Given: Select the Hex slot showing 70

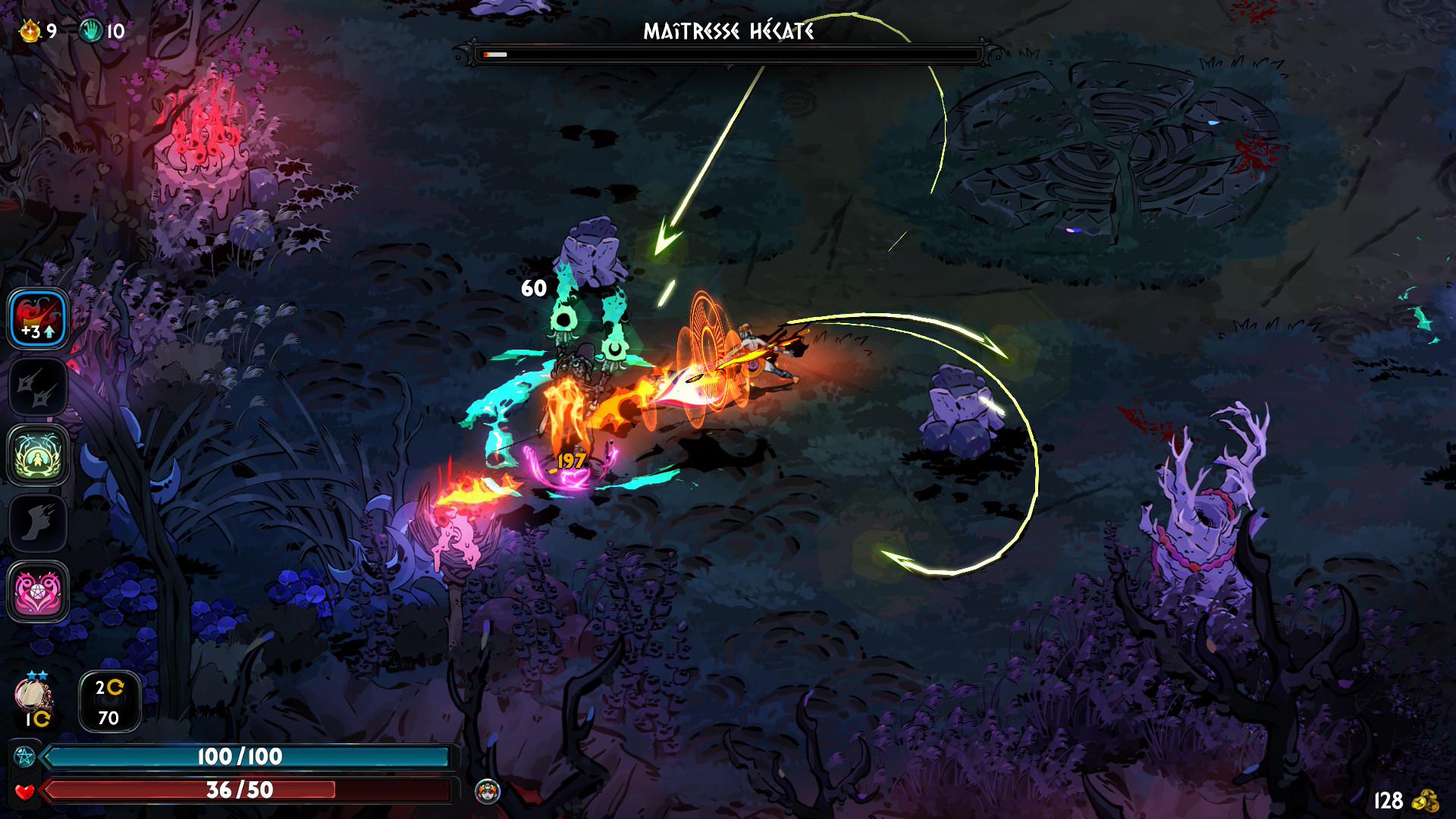Looking at the screenshot, I should coord(109,701).
